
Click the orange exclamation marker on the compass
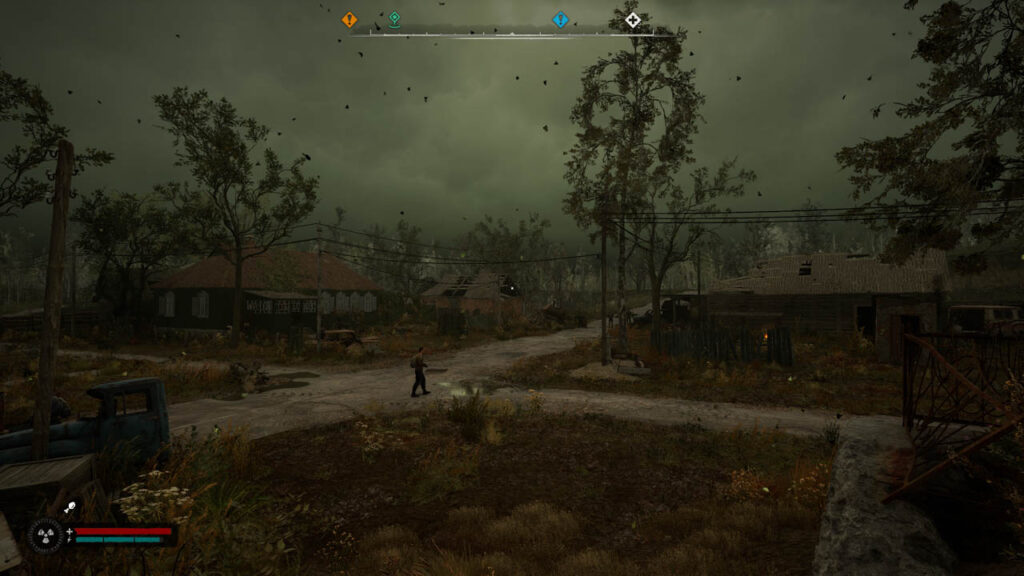[349, 19]
